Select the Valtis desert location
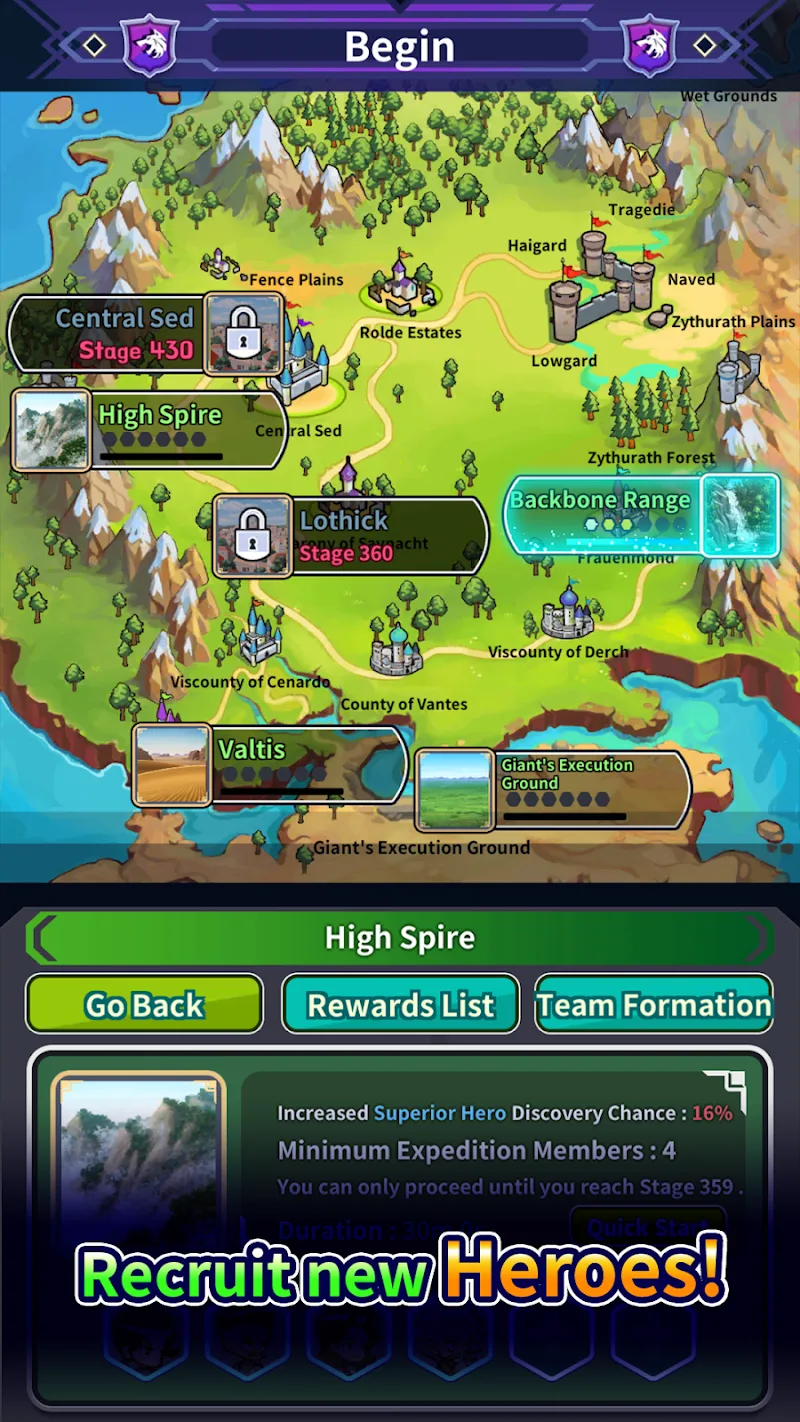Image resolution: width=800 pixels, height=1422 pixels. [270, 764]
